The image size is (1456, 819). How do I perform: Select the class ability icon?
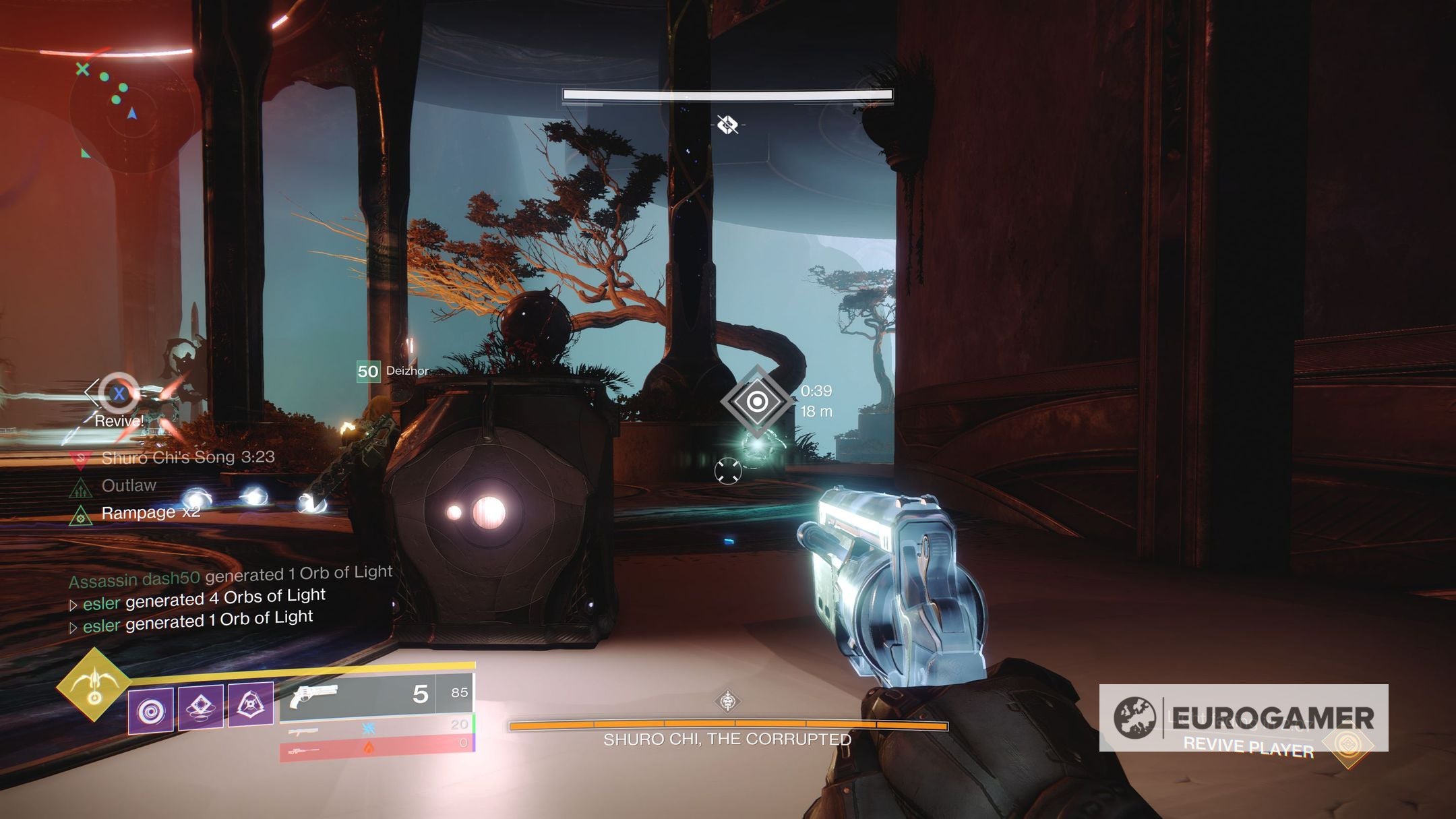tap(251, 704)
